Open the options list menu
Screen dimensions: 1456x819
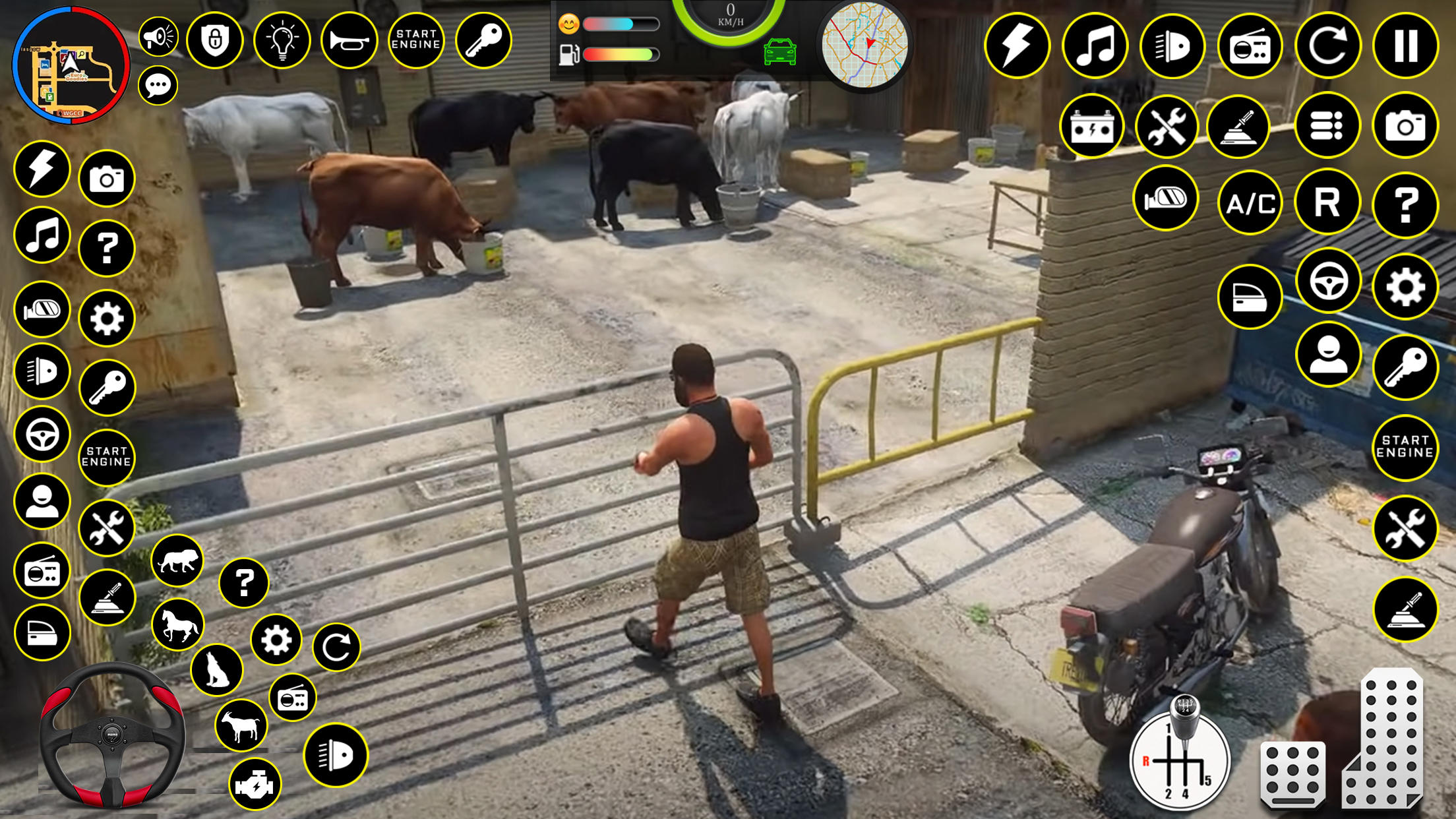1327,127
